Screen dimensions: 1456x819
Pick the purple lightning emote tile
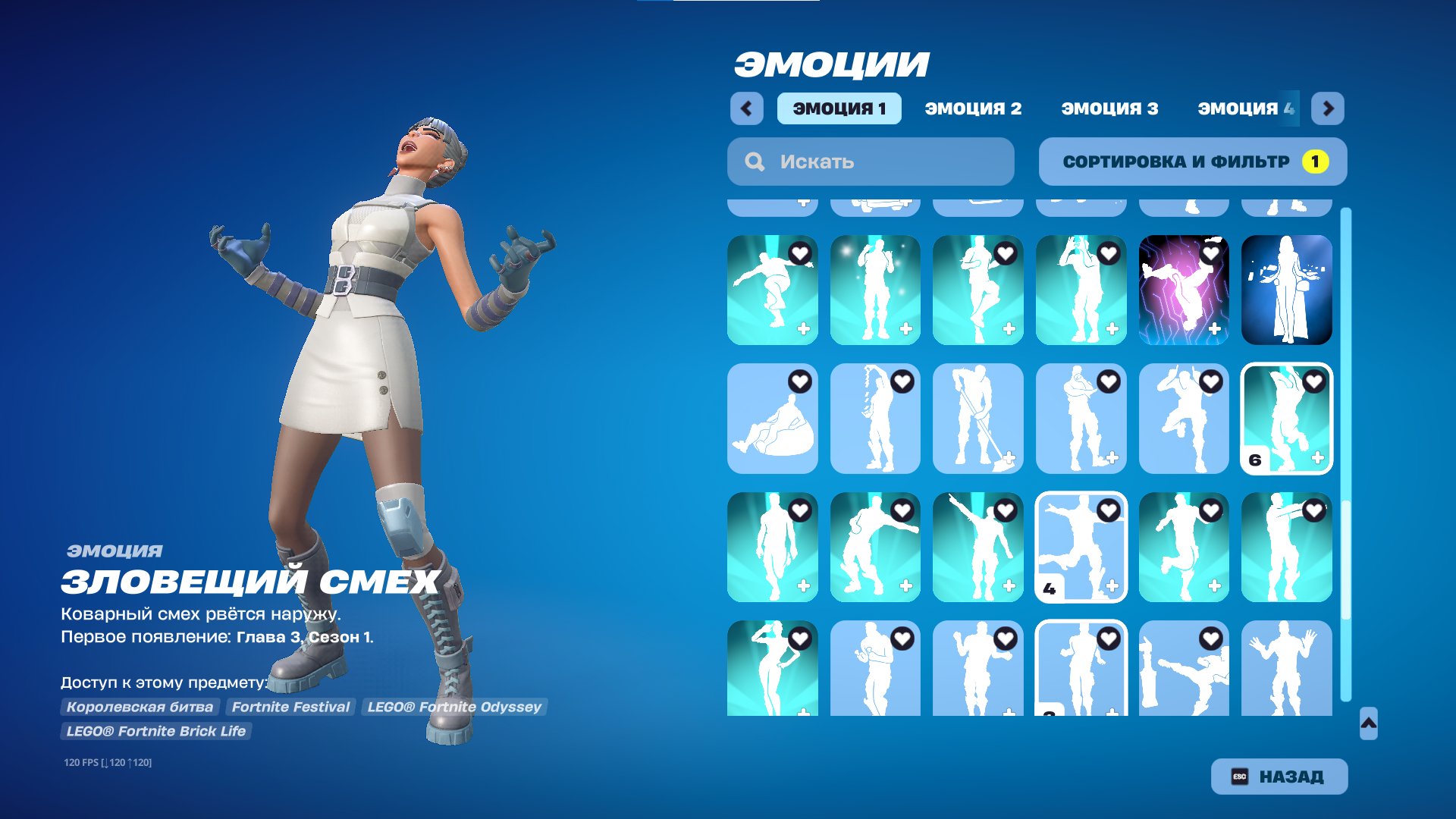pyautogui.click(x=1183, y=290)
